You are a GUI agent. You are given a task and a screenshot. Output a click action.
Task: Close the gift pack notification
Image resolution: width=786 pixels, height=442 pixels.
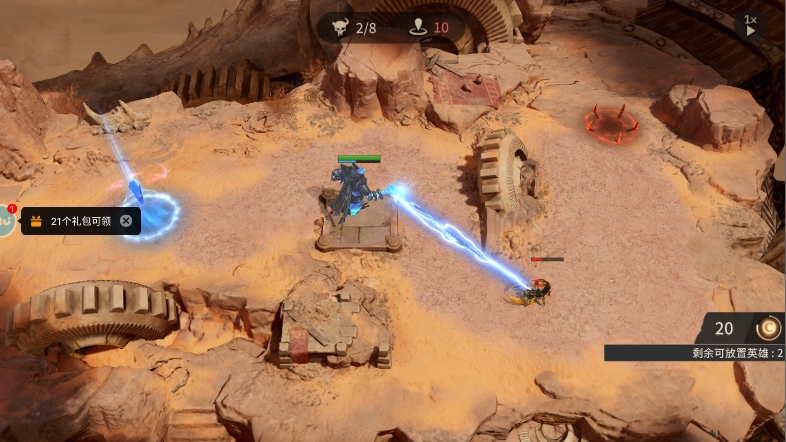(x=126, y=221)
